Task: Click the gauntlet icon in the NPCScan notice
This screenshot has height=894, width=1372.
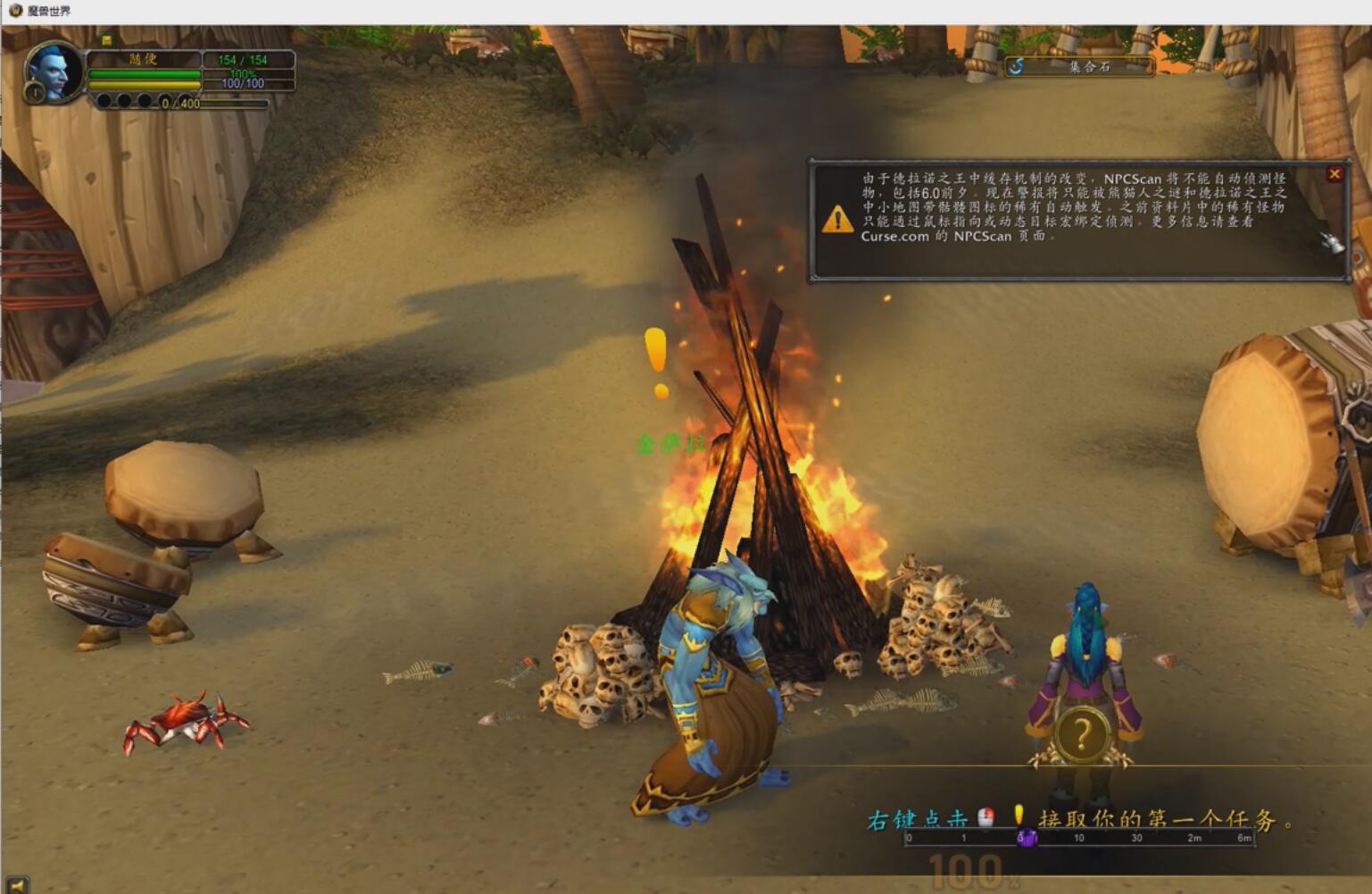Action: coord(1332,242)
